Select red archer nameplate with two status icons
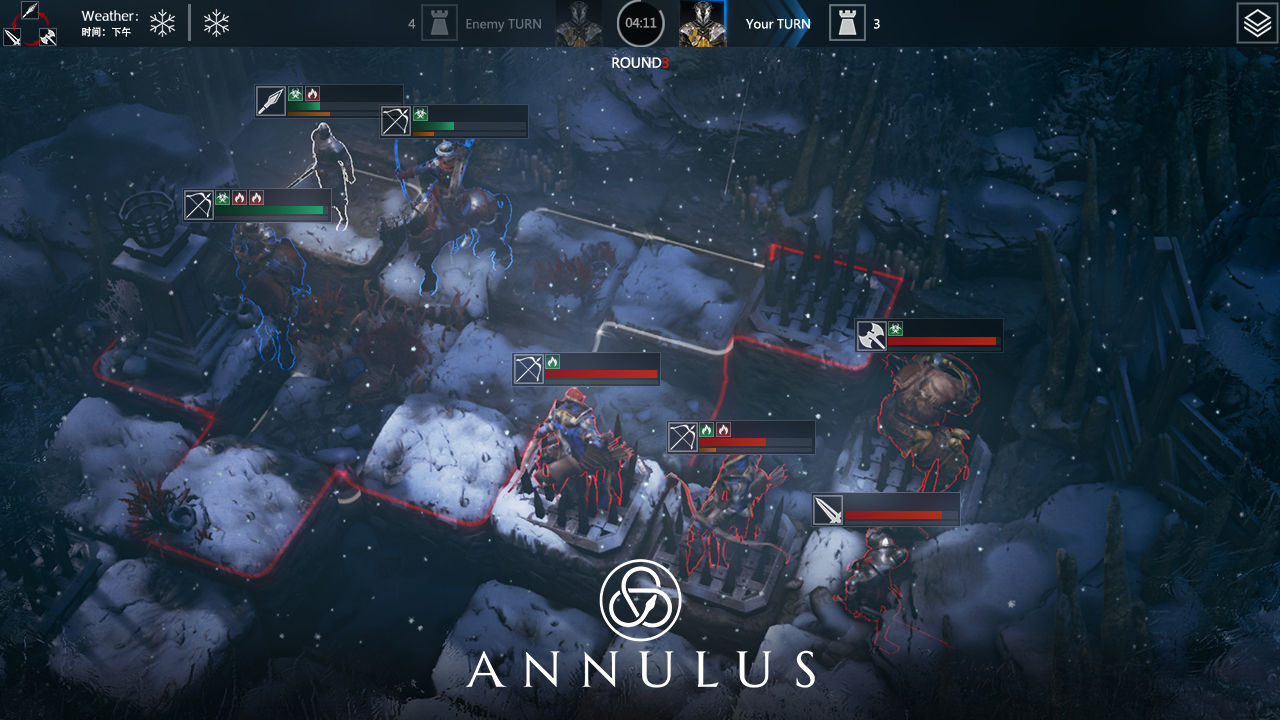Viewport: 1280px width, 720px height. 683,437
